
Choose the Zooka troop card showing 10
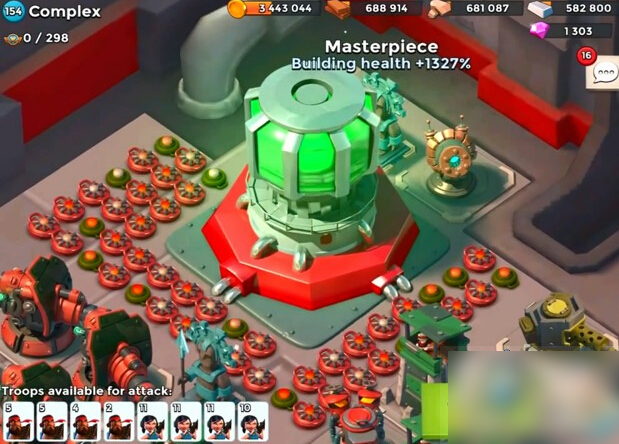pyautogui.click(x=253, y=422)
